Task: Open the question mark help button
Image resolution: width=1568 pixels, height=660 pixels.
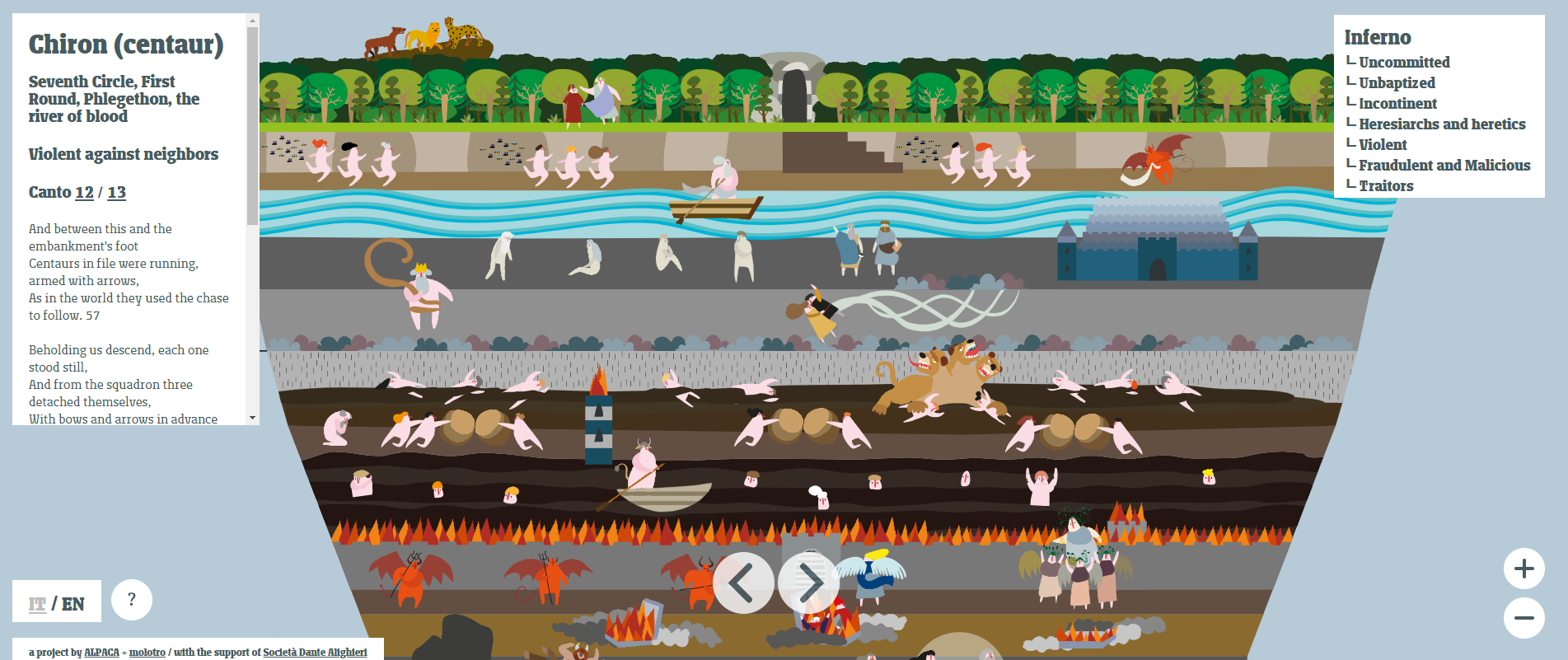Action: click(132, 600)
